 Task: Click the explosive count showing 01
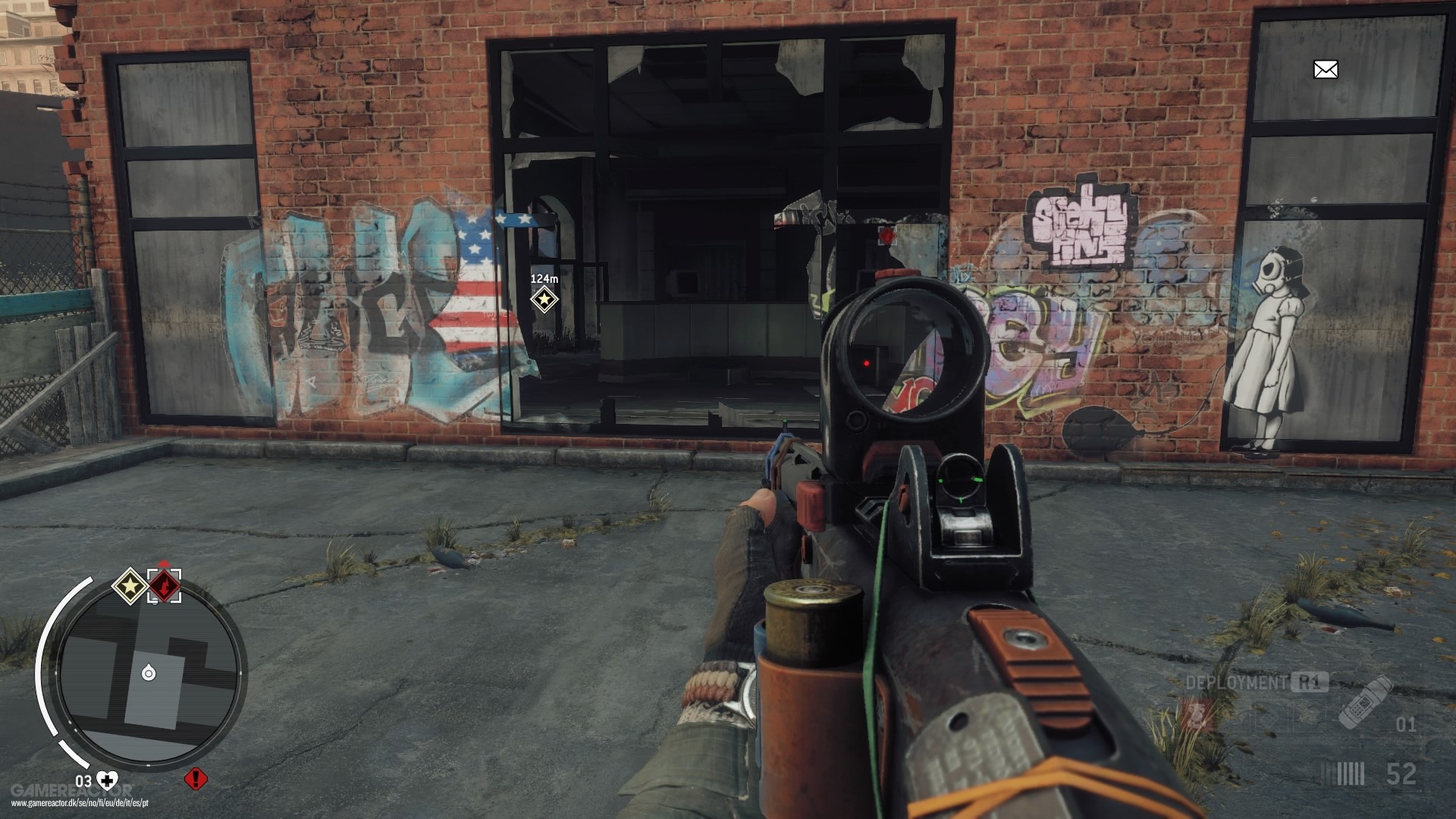(1407, 724)
